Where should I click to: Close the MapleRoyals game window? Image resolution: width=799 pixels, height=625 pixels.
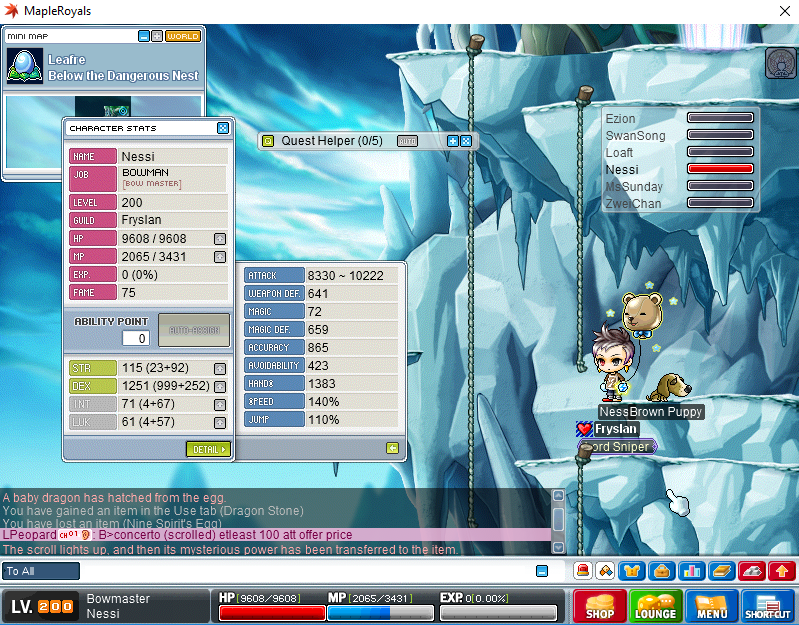click(x=781, y=12)
